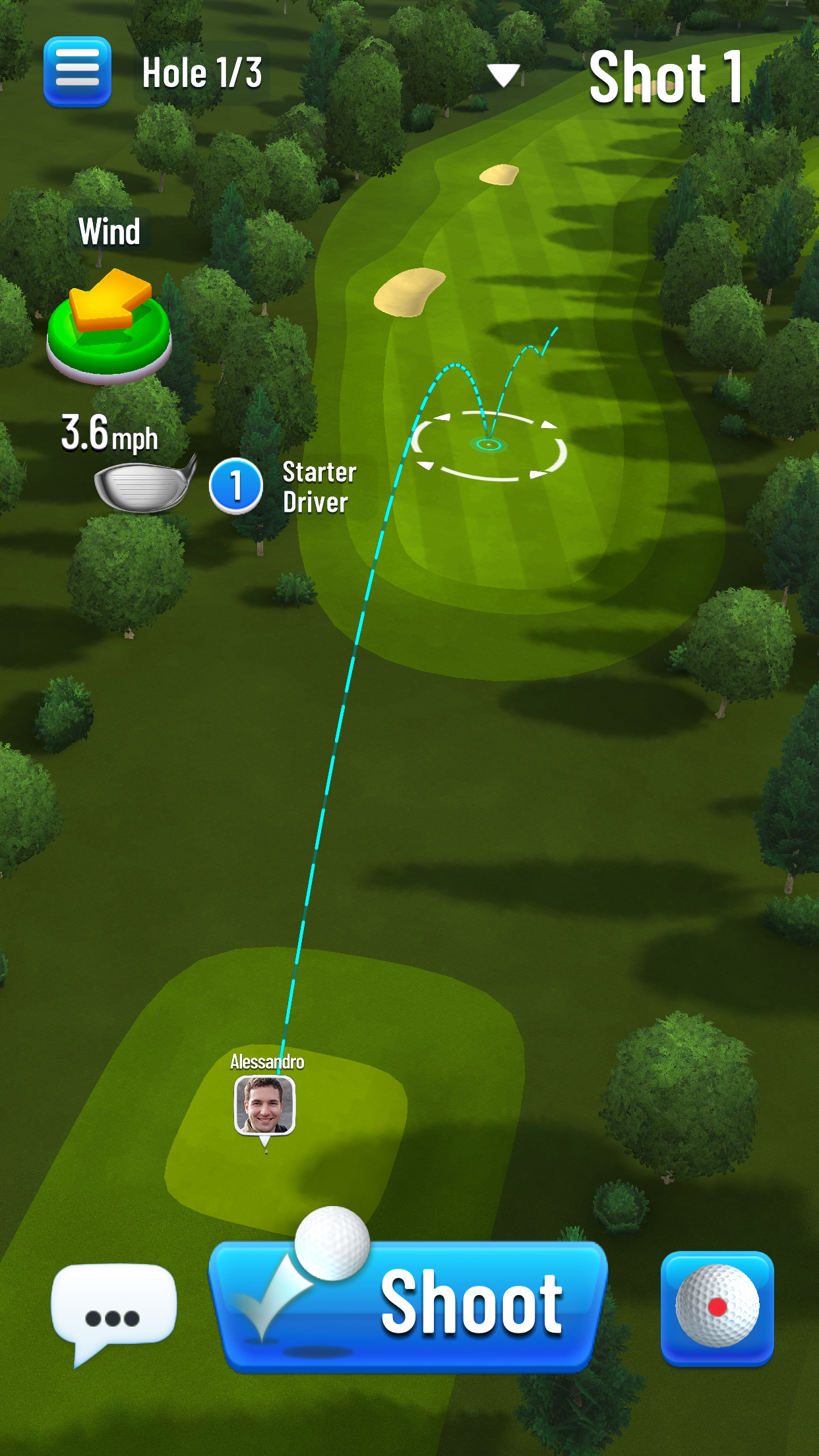Image resolution: width=819 pixels, height=1456 pixels.
Task: Open ball spin control button
Action: pyautogui.click(x=717, y=1307)
